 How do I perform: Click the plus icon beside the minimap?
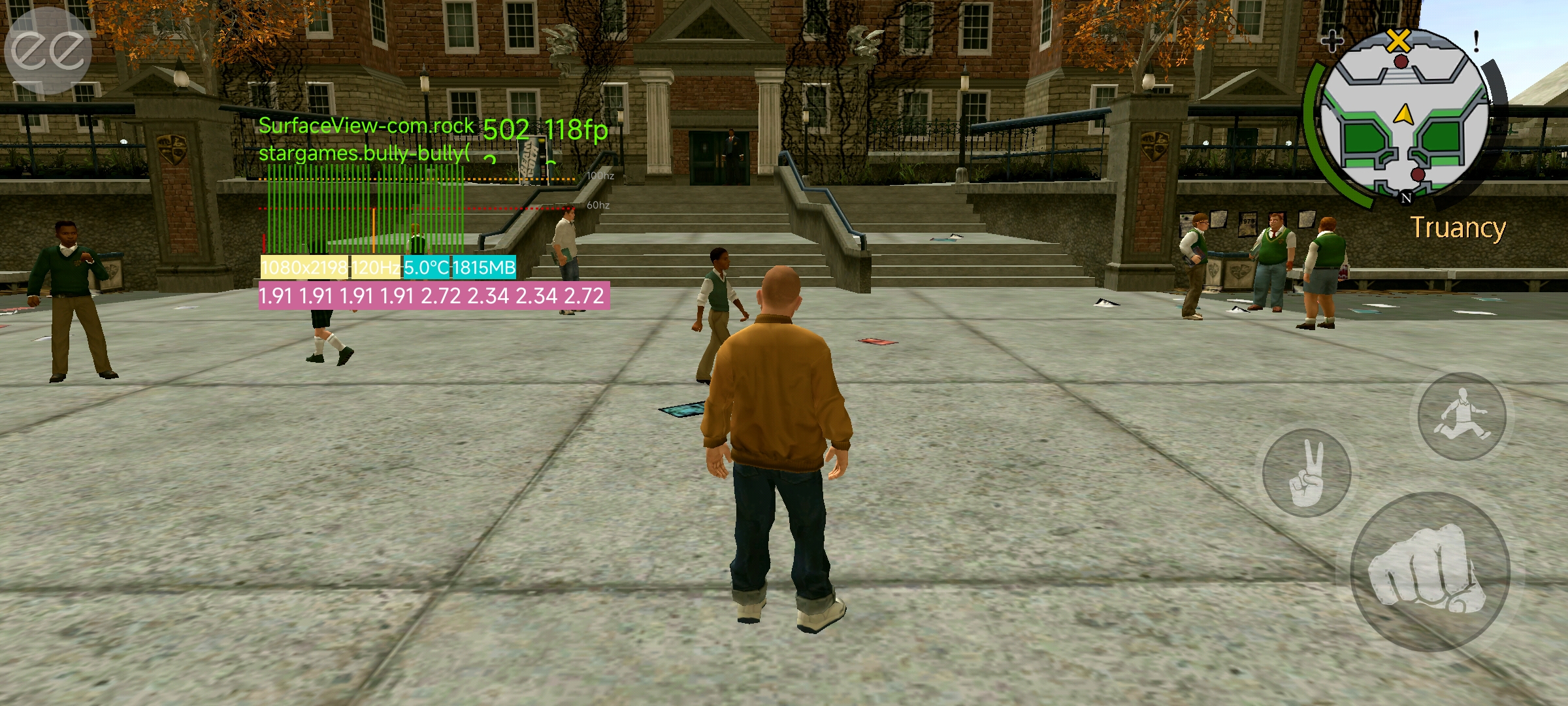pos(1332,42)
